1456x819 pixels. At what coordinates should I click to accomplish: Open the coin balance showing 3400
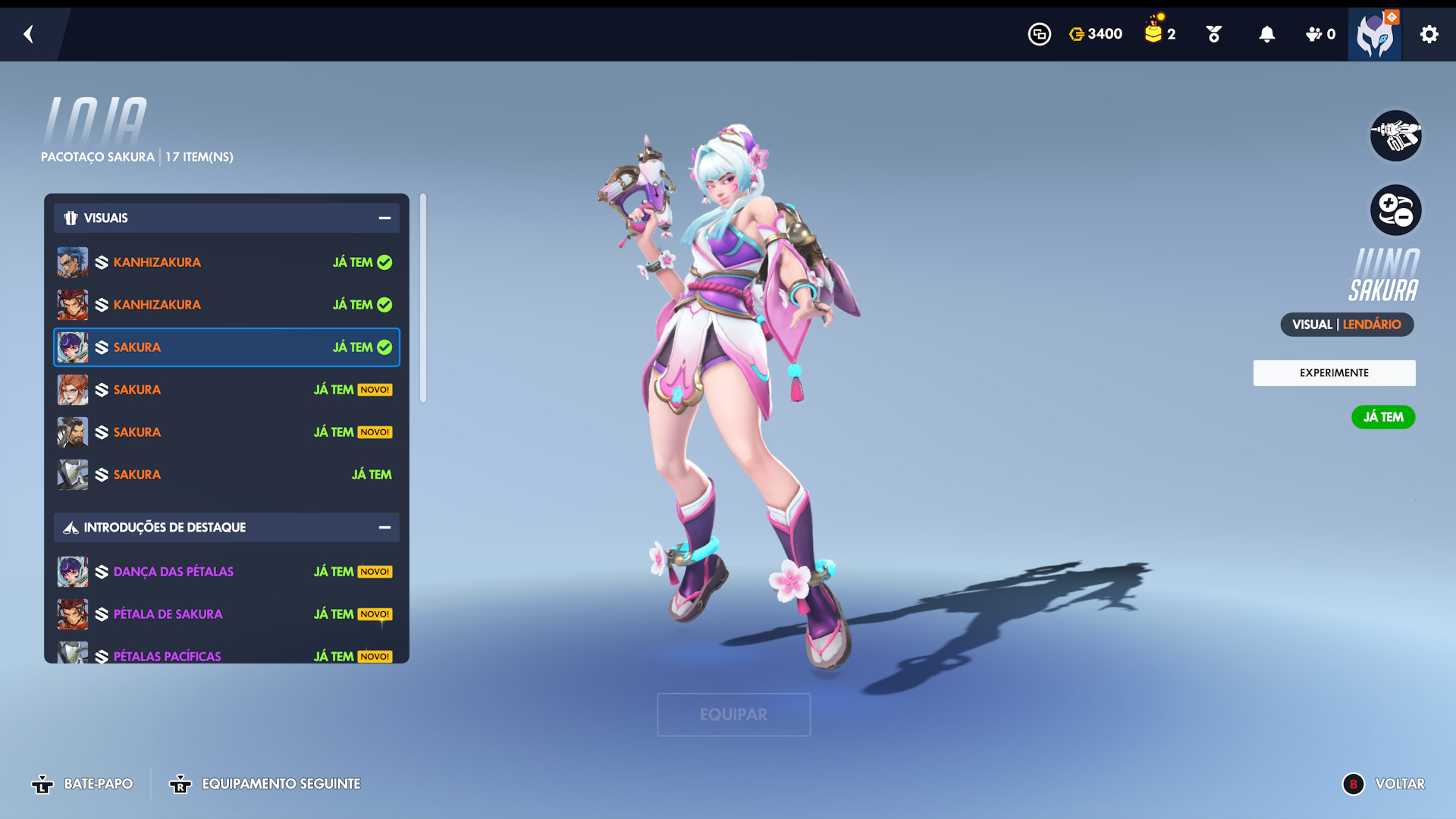[1096, 34]
